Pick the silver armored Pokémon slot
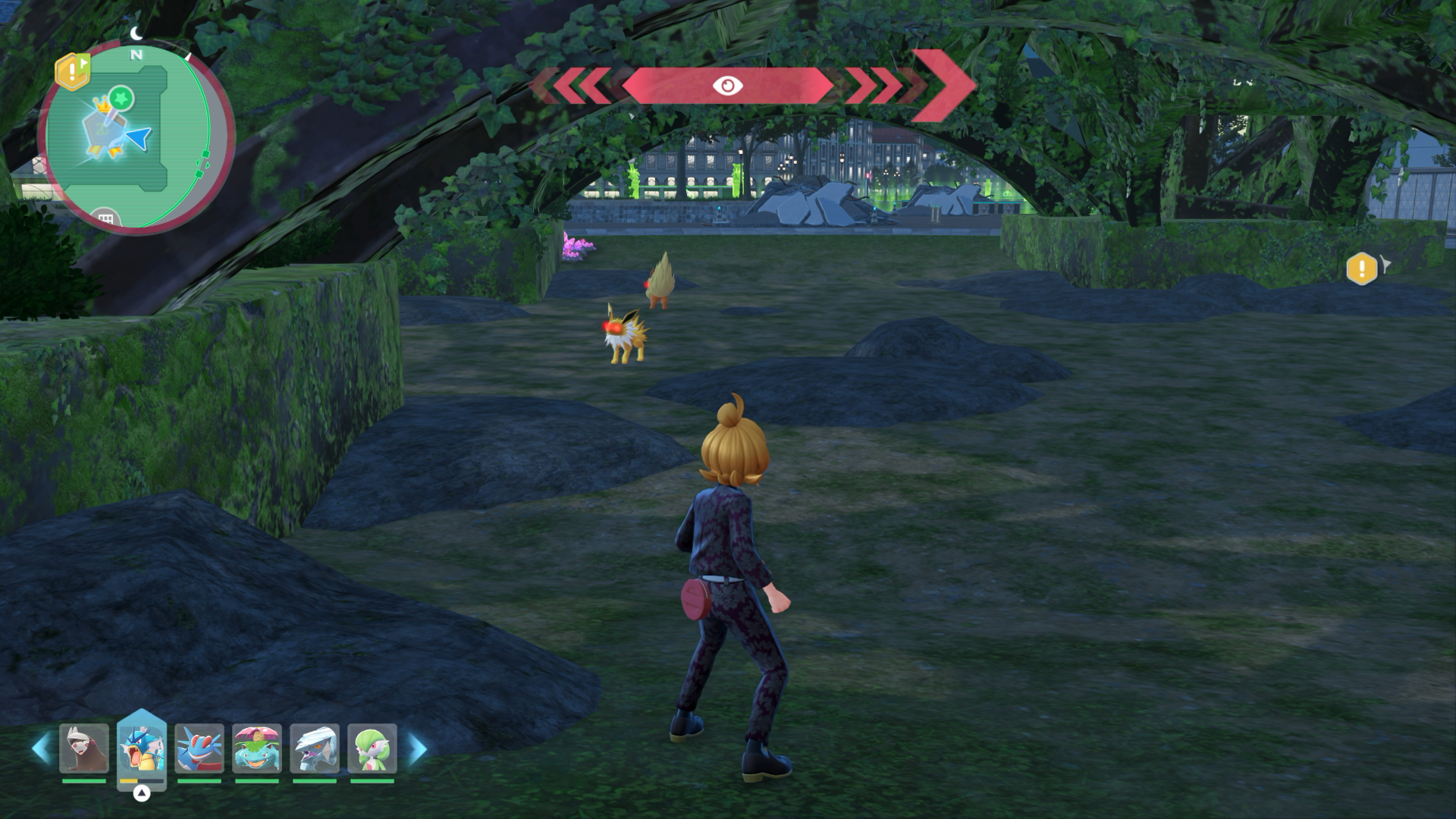The image size is (1456, 819). click(x=315, y=748)
